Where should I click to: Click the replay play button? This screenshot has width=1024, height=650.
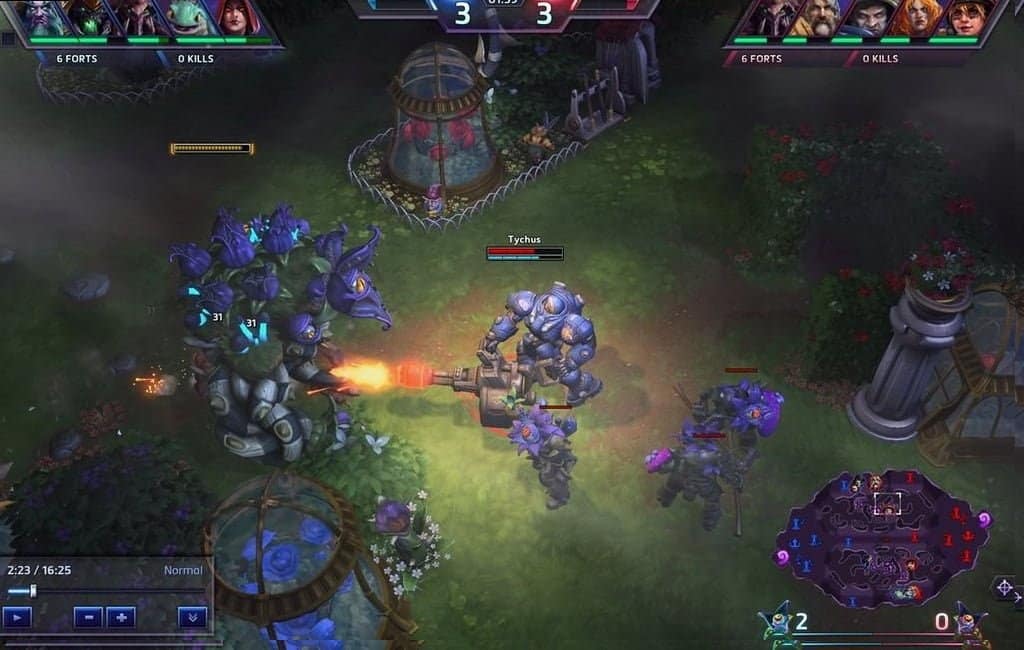17,617
